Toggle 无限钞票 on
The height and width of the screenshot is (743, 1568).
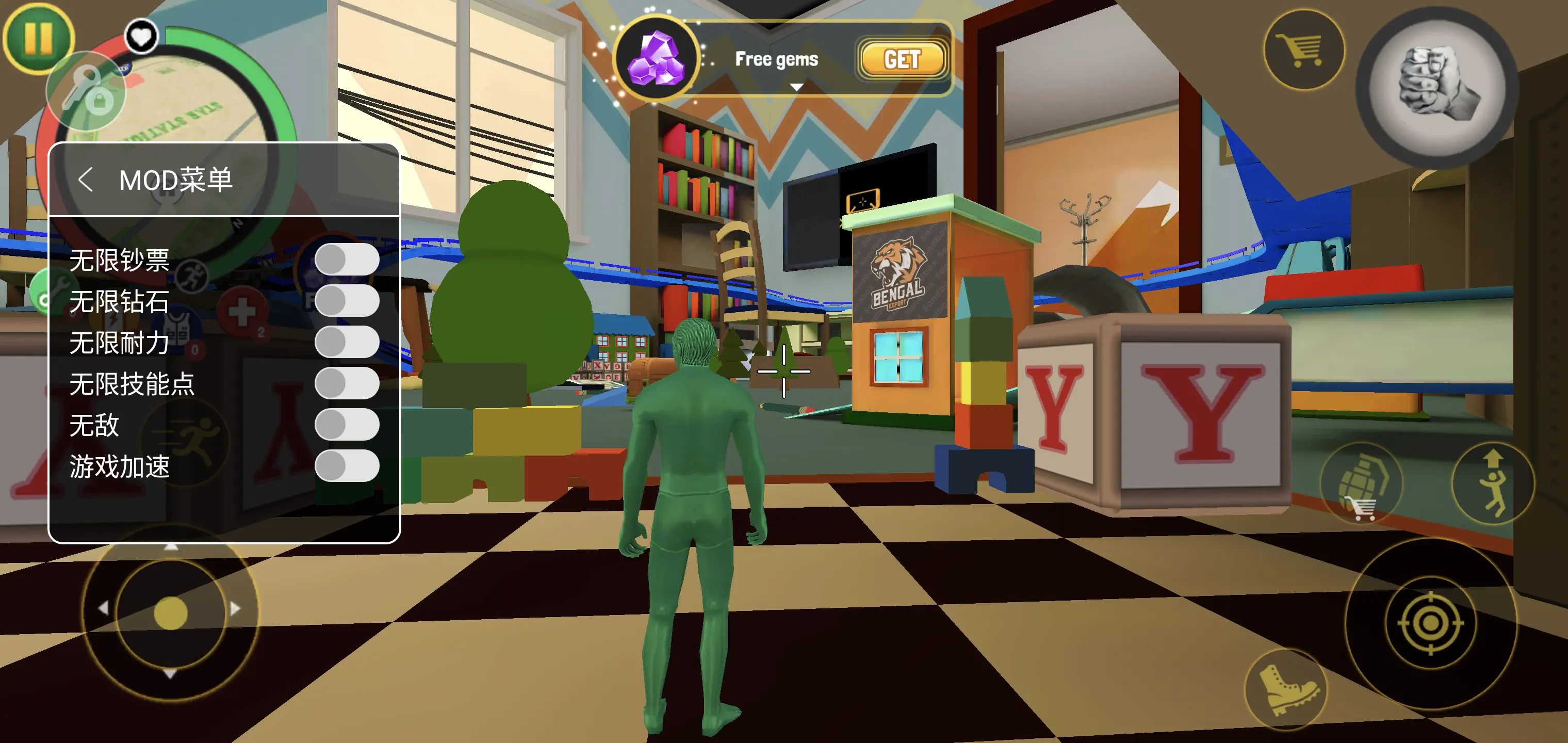pos(346,260)
